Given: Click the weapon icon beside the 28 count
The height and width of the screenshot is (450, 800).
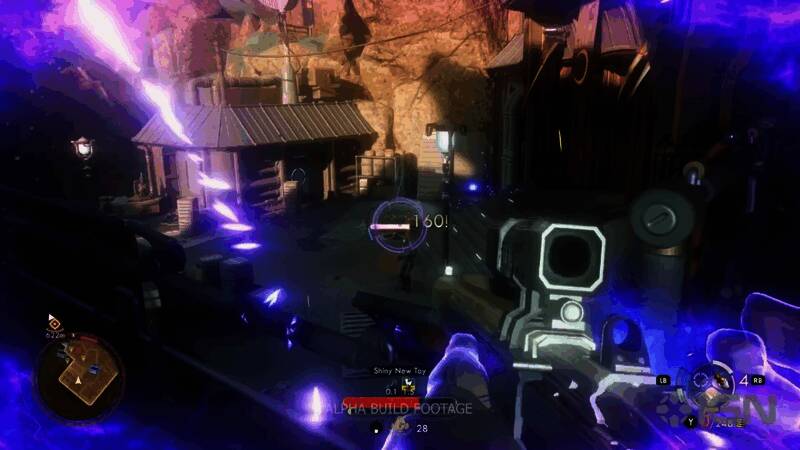Looking at the screenshot, I should click(398, 426).
